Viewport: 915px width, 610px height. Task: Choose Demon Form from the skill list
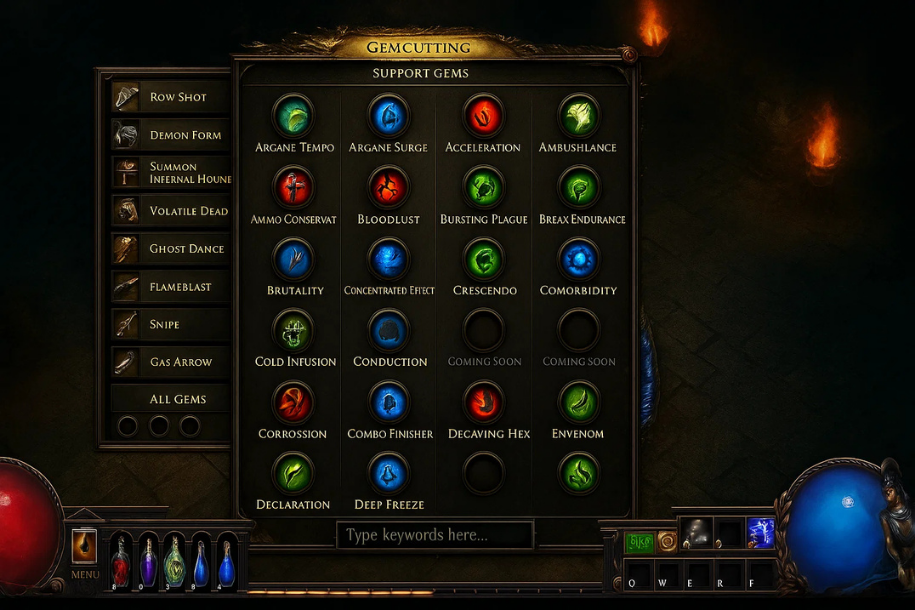click(x=170, y=135)
